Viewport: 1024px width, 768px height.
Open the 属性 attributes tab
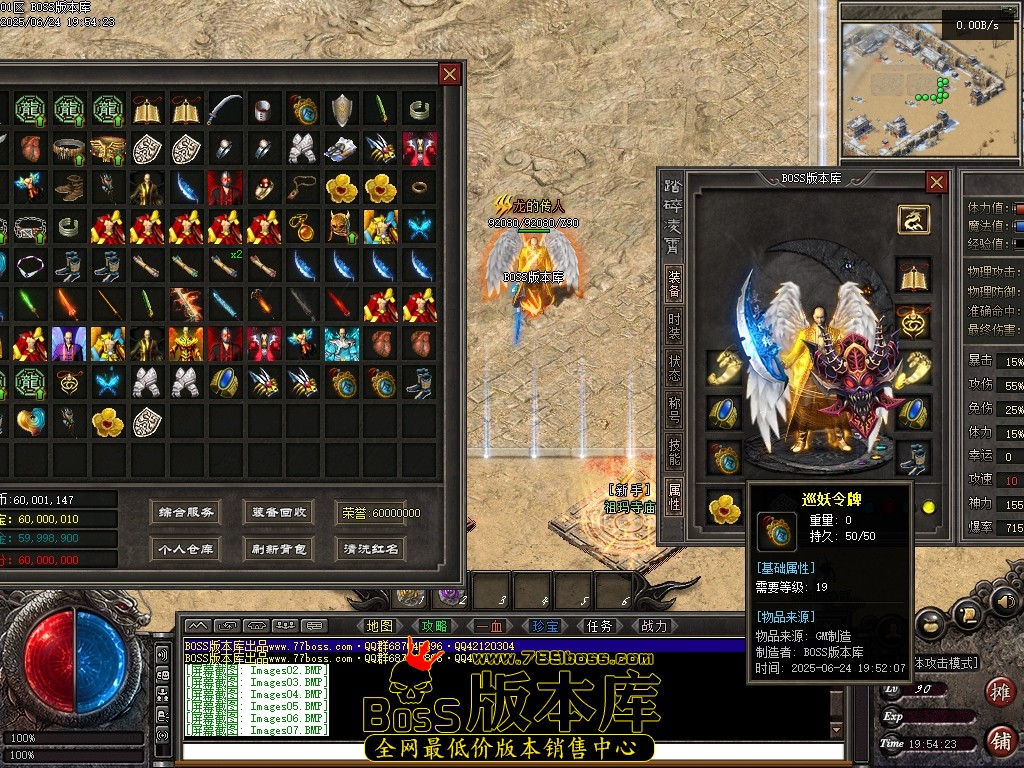click(x=675, y=496)
